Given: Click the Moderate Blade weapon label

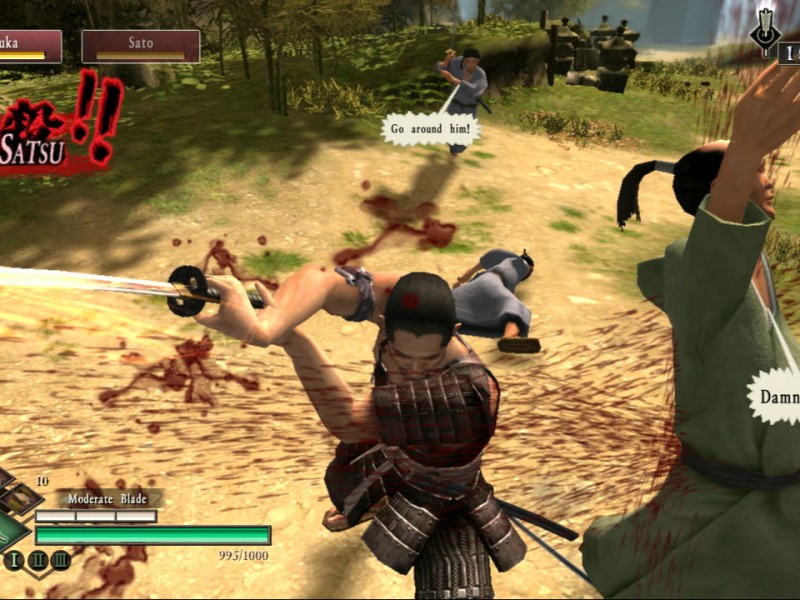Looking at the screenshot, I should (109, 498).
